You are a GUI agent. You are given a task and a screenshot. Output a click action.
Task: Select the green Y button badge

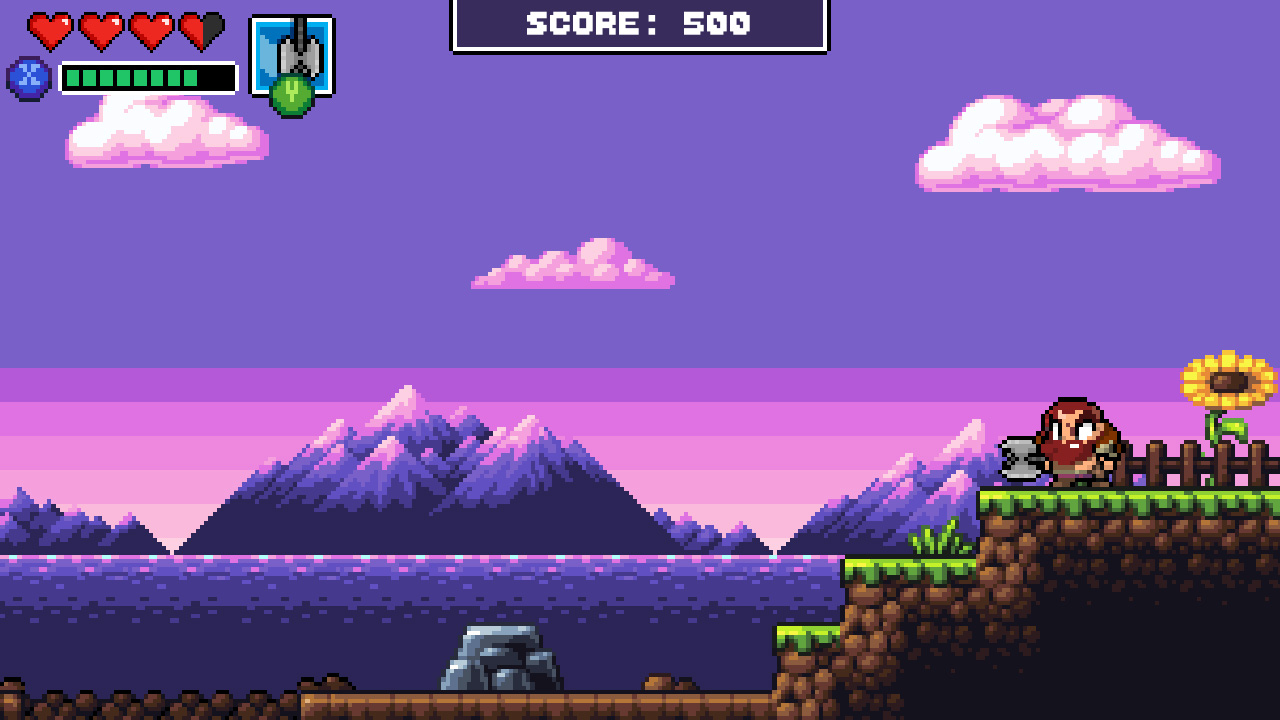(291, 93)
